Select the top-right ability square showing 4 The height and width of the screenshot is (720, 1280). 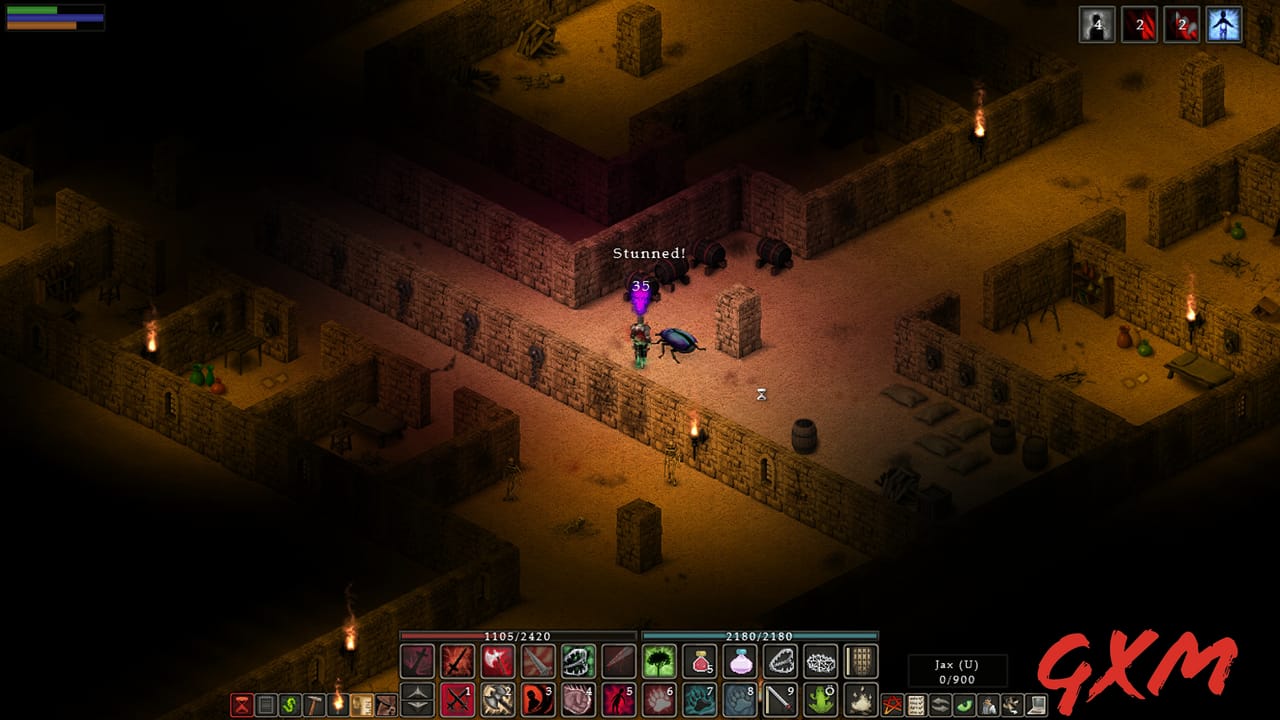click(x=1096, y=25)
